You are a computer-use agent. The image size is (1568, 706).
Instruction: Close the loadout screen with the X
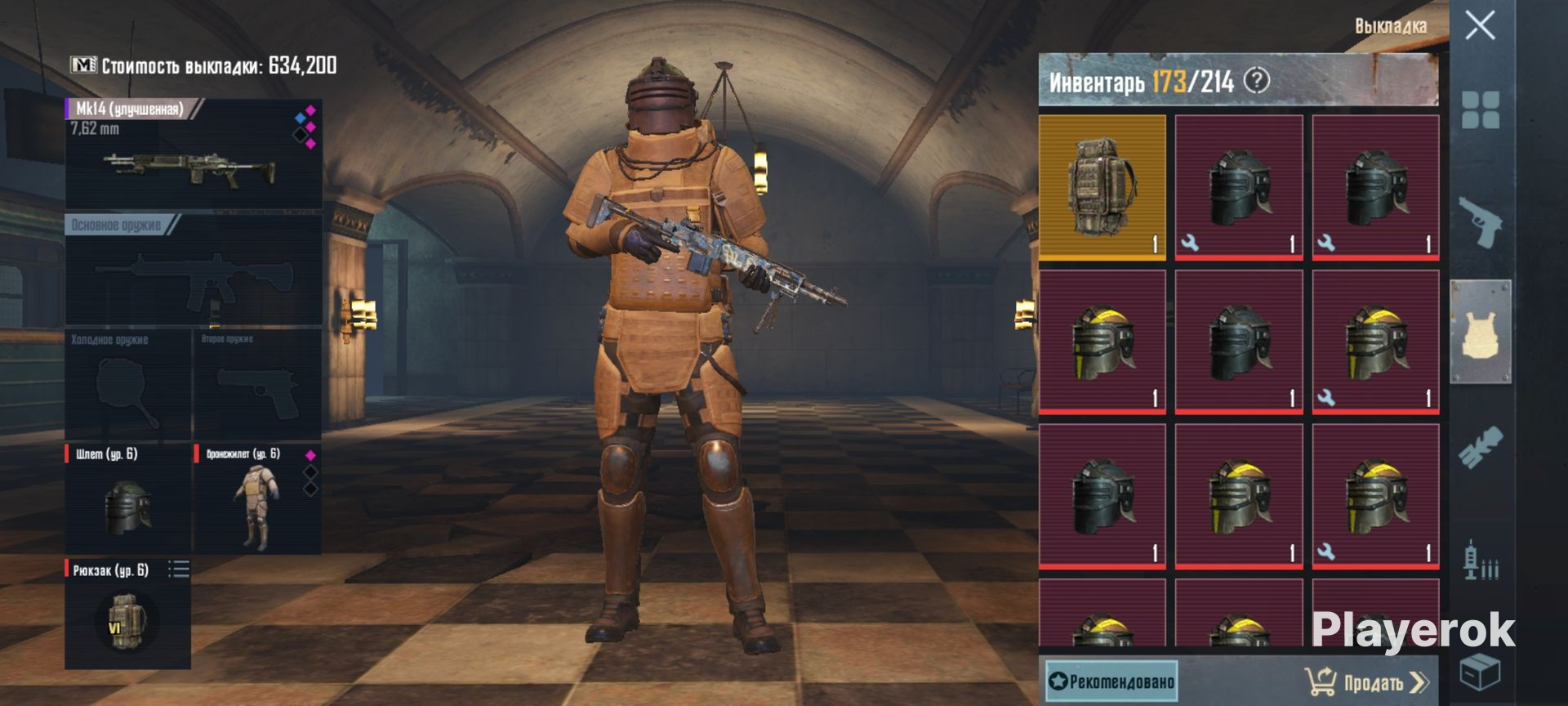pyautogui.click(x=1479, y=25)
